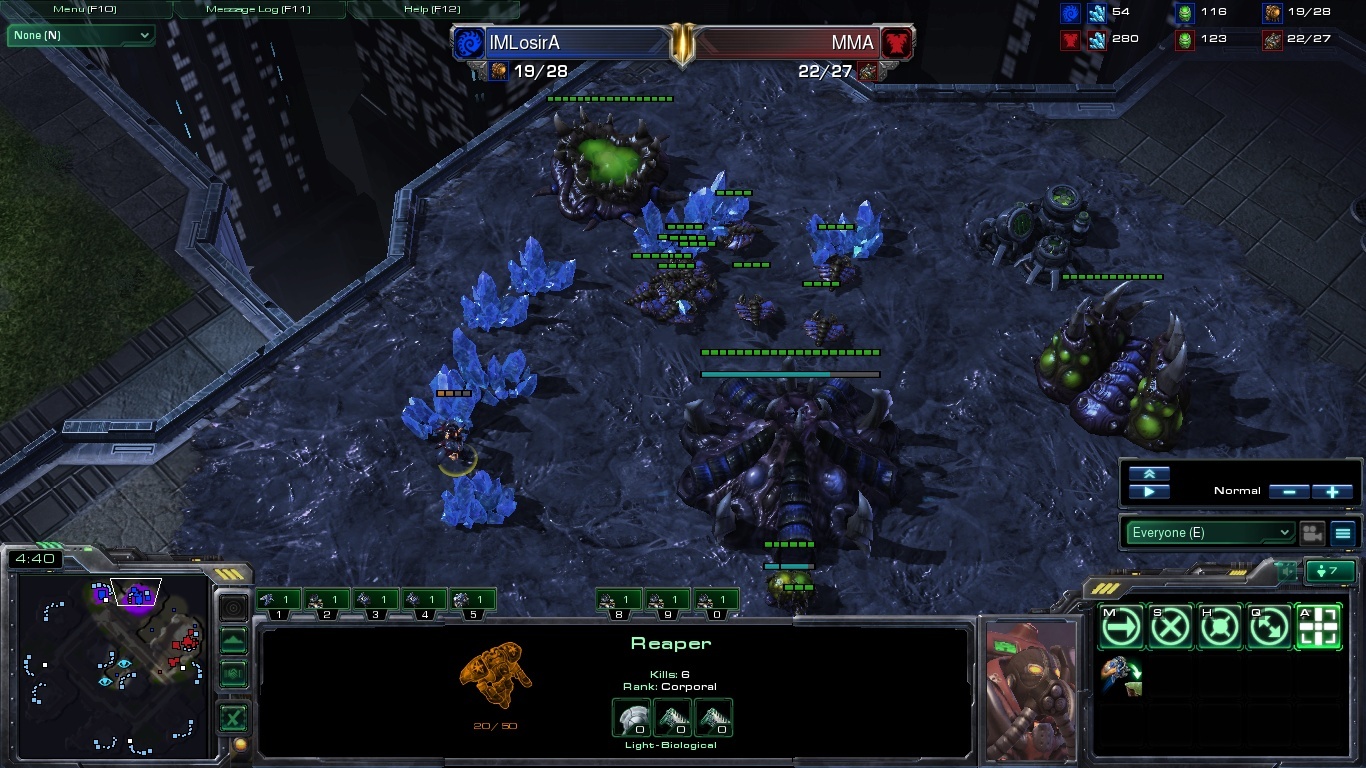The height and width of the screenshot is (768, 1366).
Task: Decrease replay speed with the minus button
Action: (x=1289, y=492)
